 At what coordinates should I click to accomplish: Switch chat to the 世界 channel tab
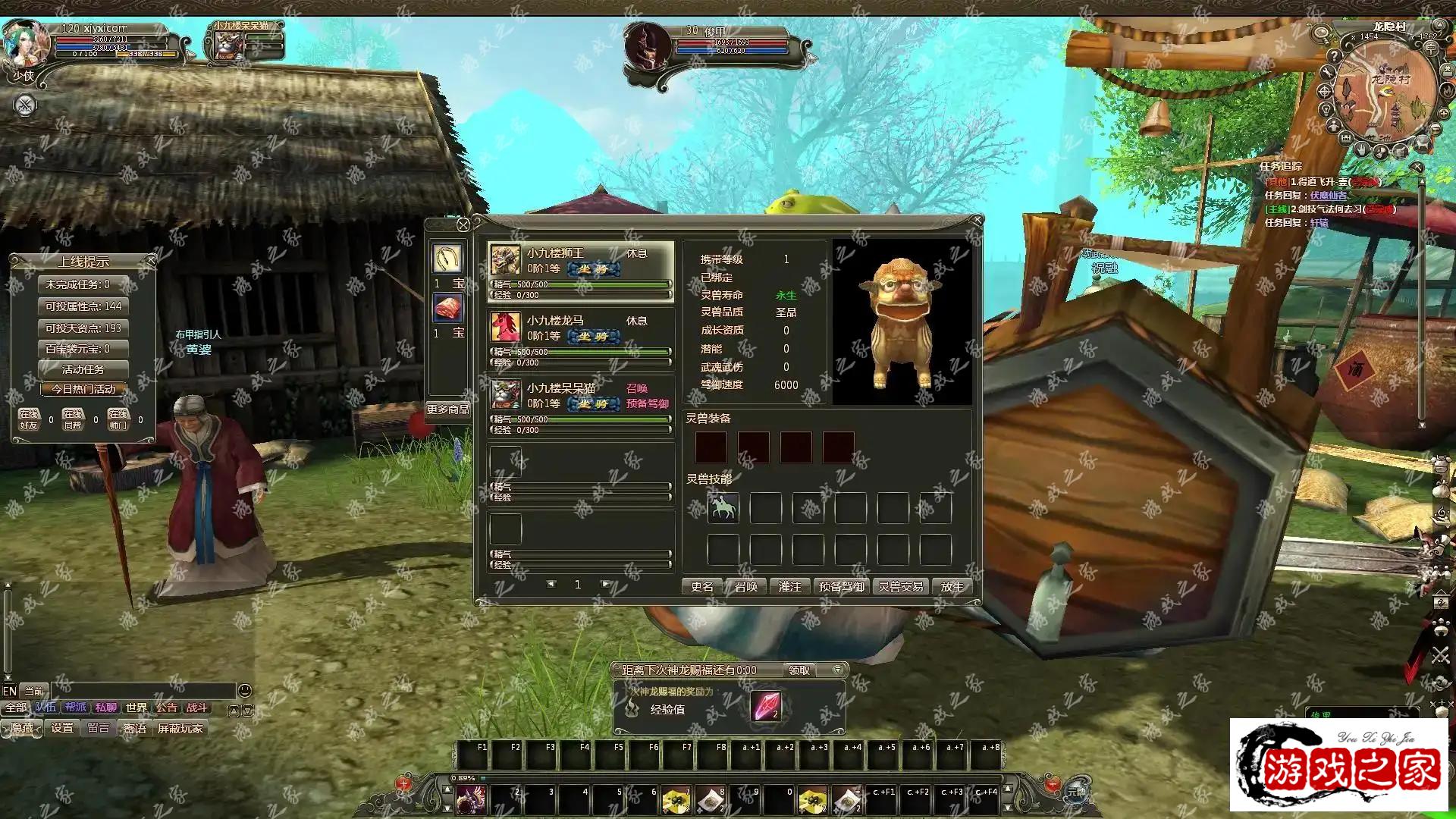coord(136,708)
